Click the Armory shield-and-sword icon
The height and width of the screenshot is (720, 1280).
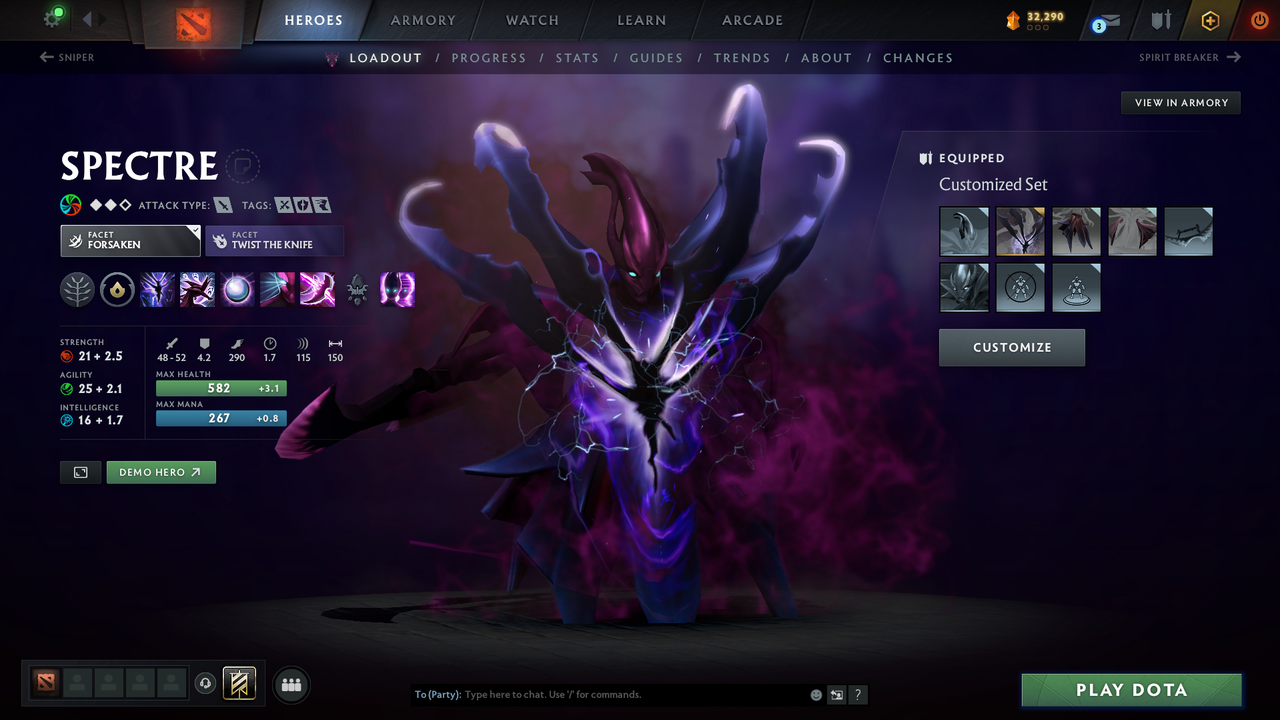pos(1162,21)
